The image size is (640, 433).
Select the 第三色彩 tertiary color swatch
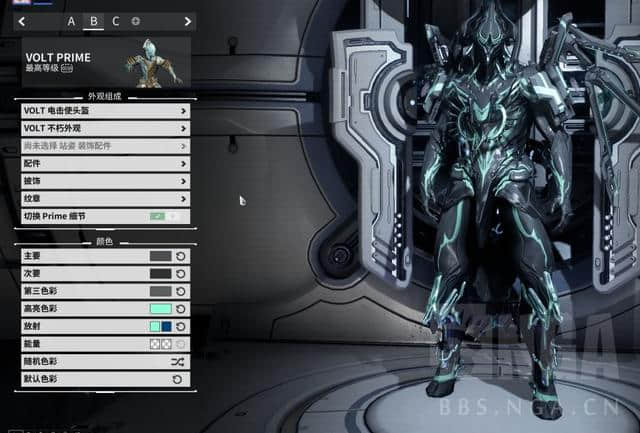coord(160,291)
